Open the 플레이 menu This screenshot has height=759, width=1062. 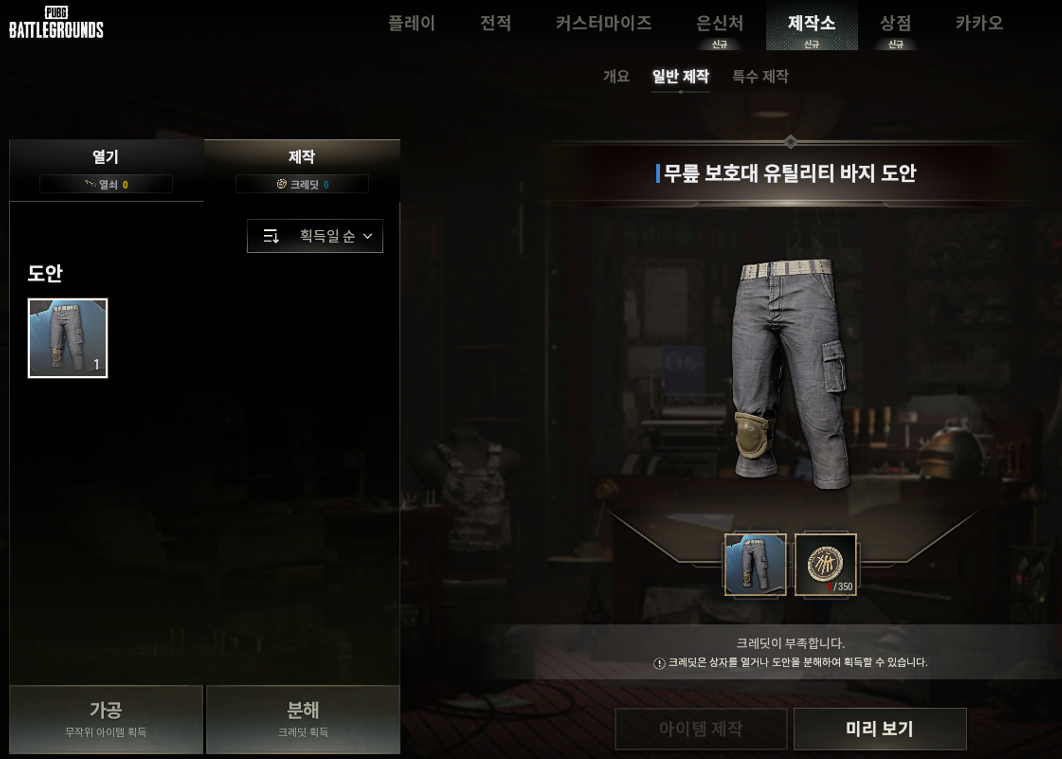click(411, 23)
